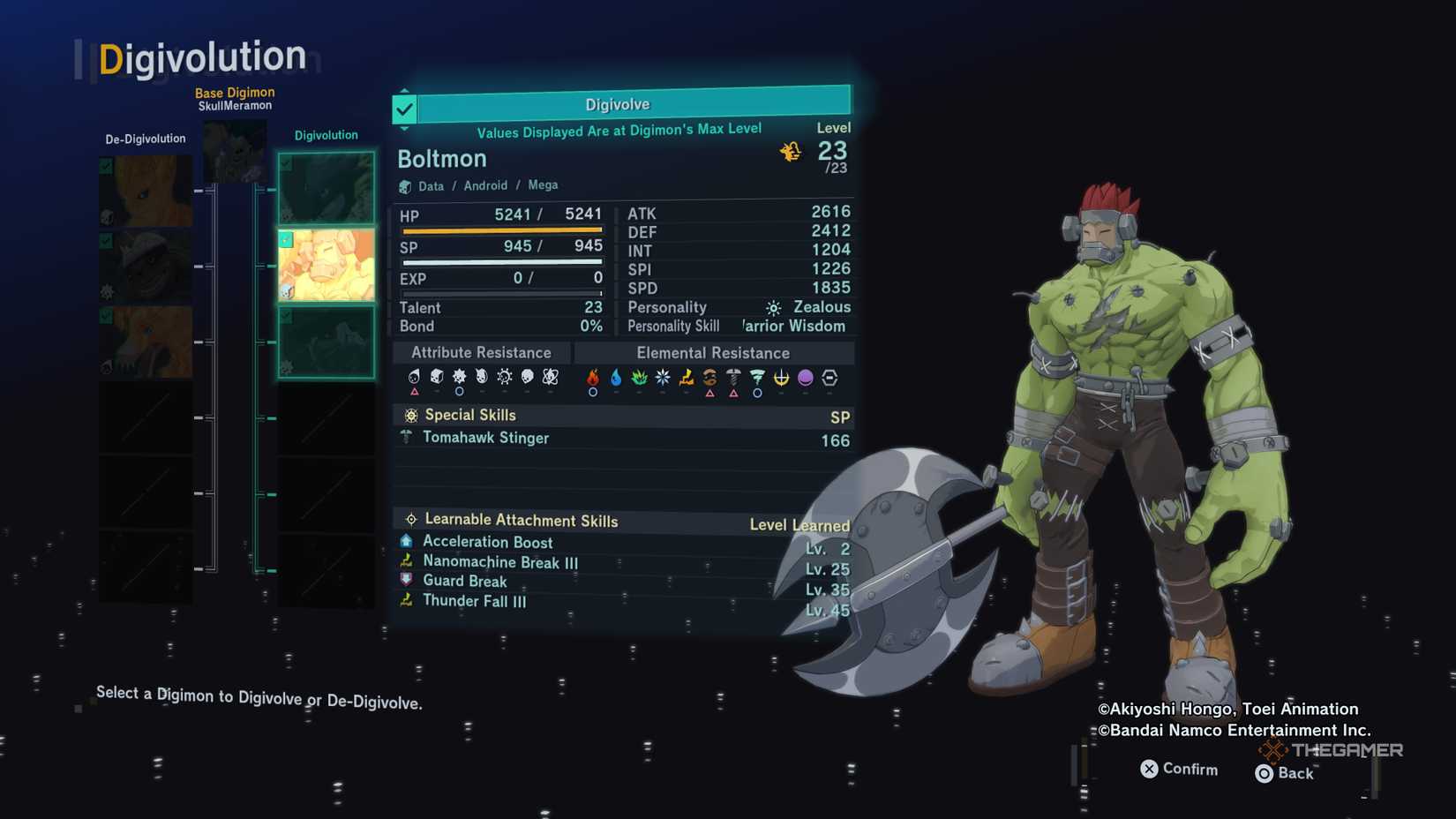Select the Special Skills gear icon
The image size is (1456, 819).
pyautogui.click(x=409, y=415)
